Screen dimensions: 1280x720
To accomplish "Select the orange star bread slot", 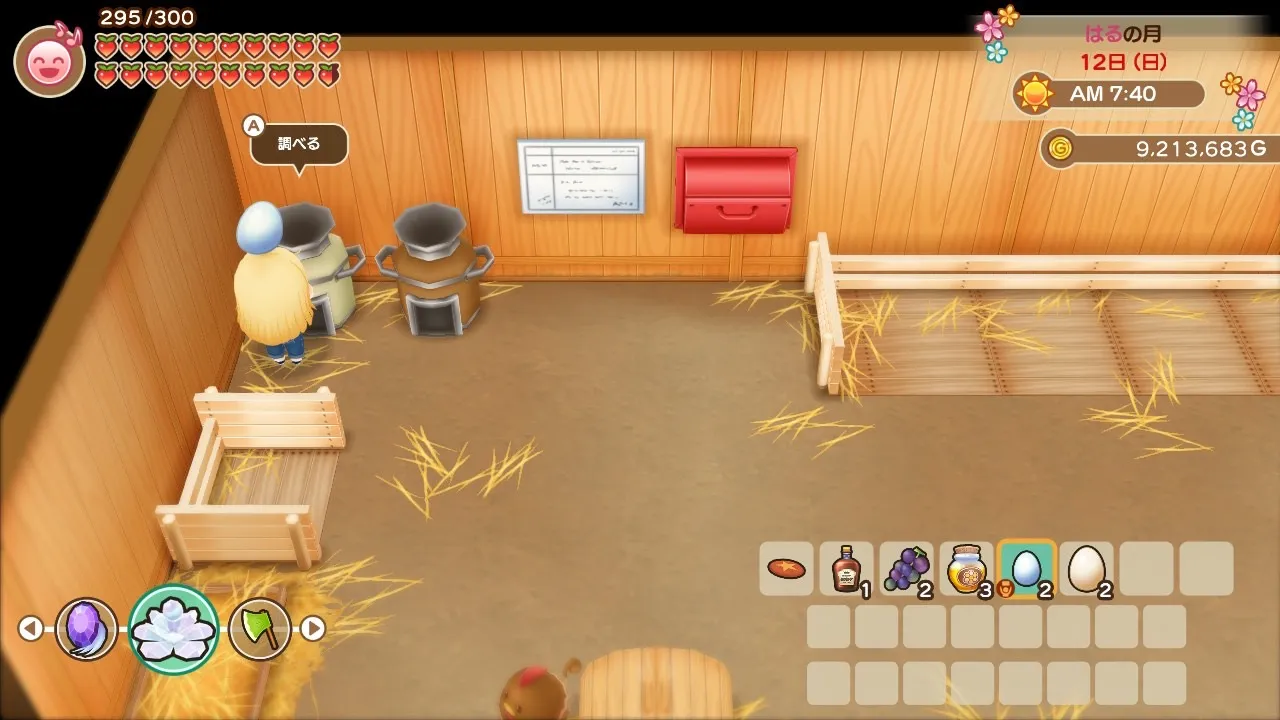I will tap(786, 569).
